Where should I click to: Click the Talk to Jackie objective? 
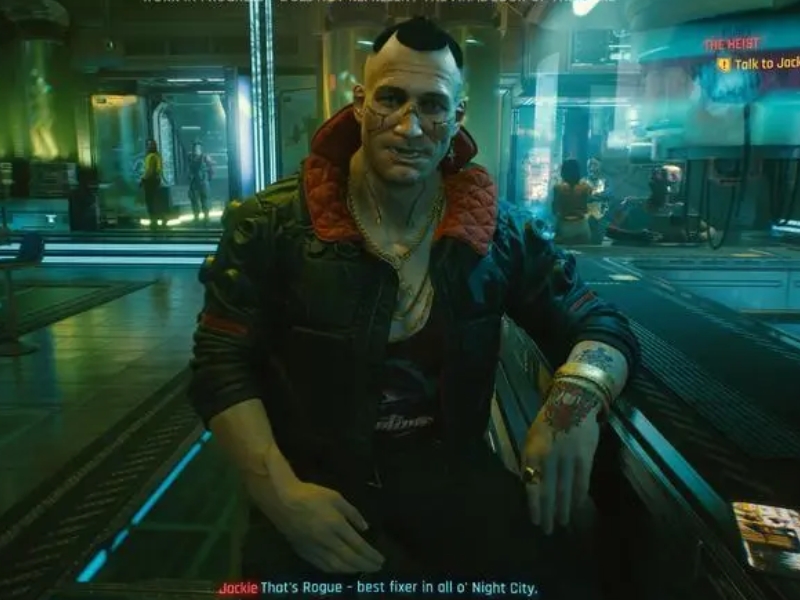[x=767, y=64]
